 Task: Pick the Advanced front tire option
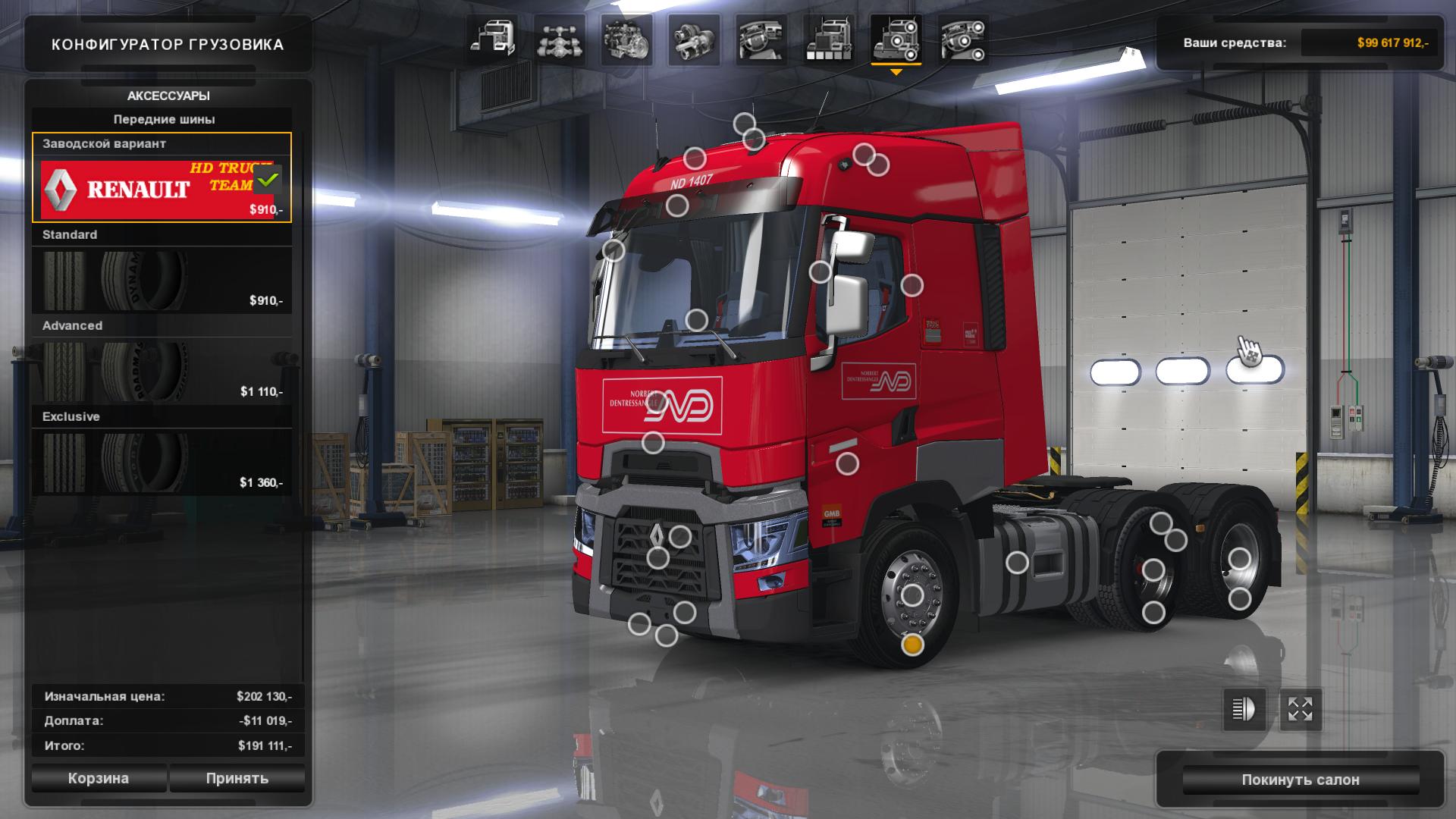(162, 370)
